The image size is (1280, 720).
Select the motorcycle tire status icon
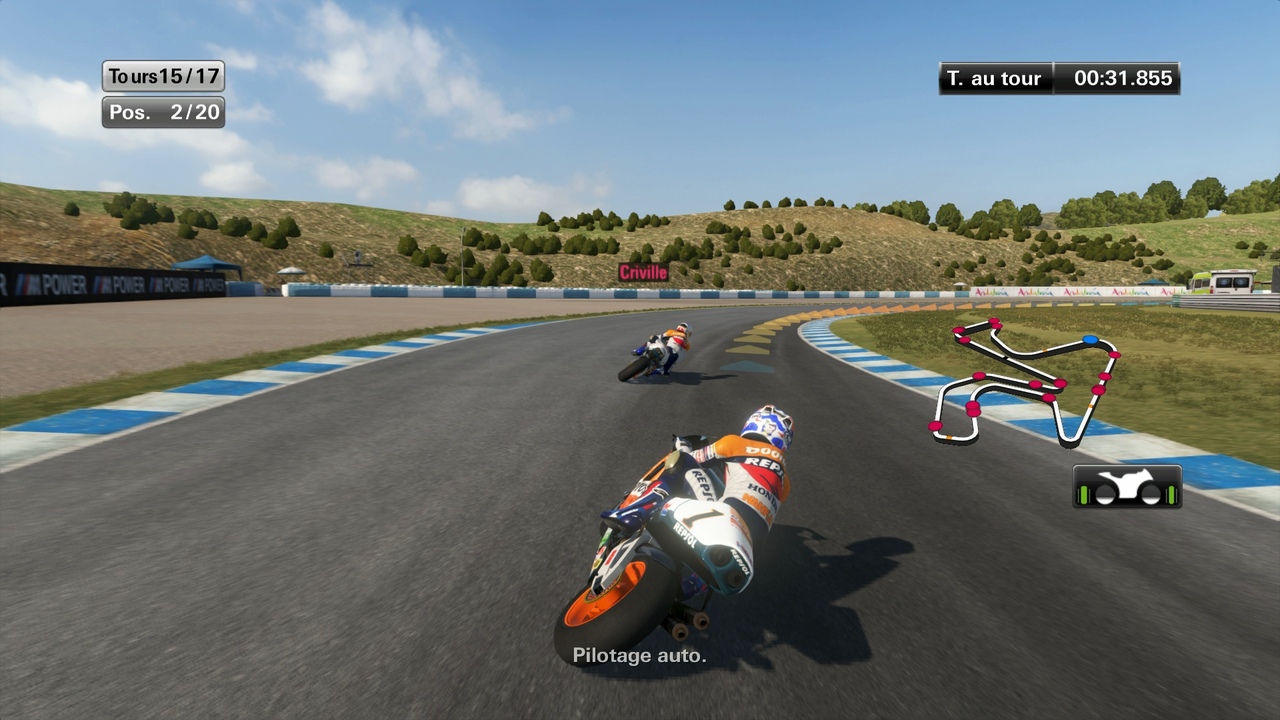[x=1127, y=487]
